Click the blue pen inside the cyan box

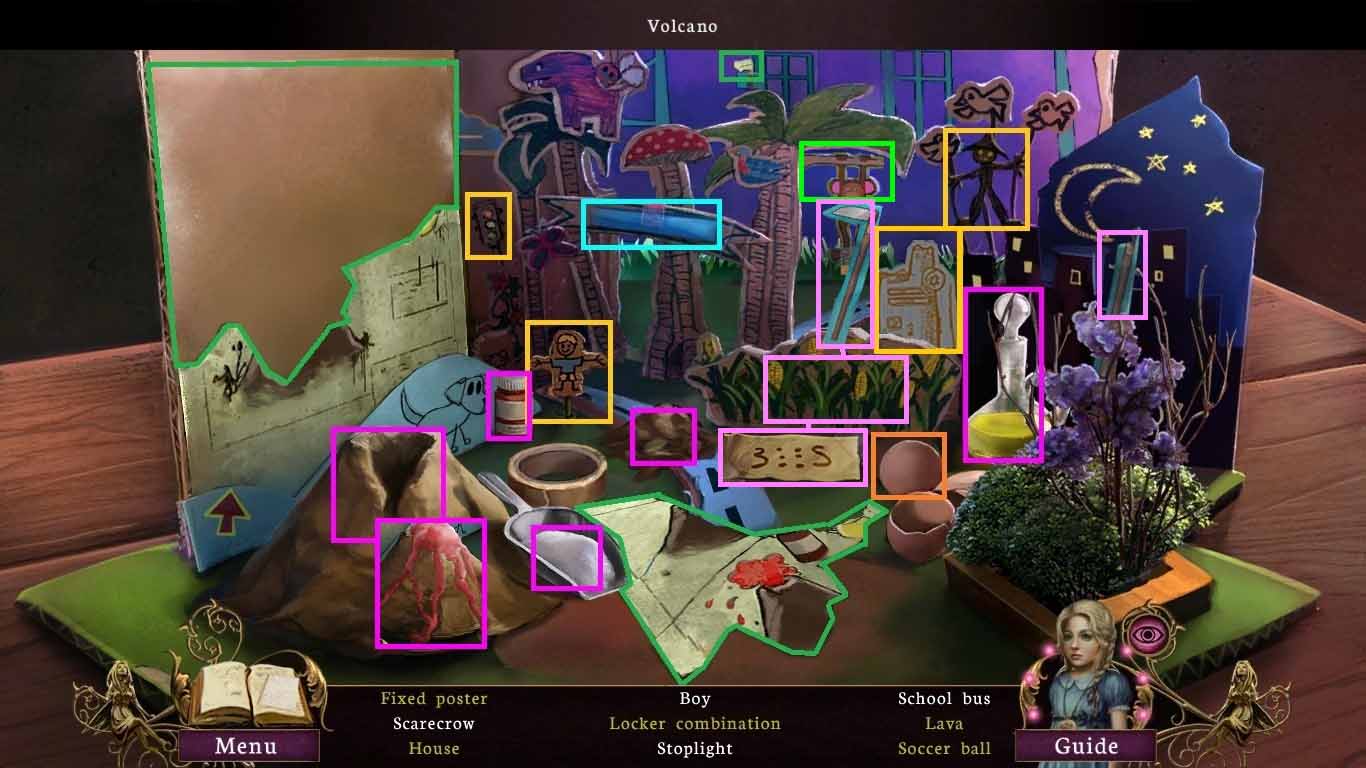[x=650, y=223]
